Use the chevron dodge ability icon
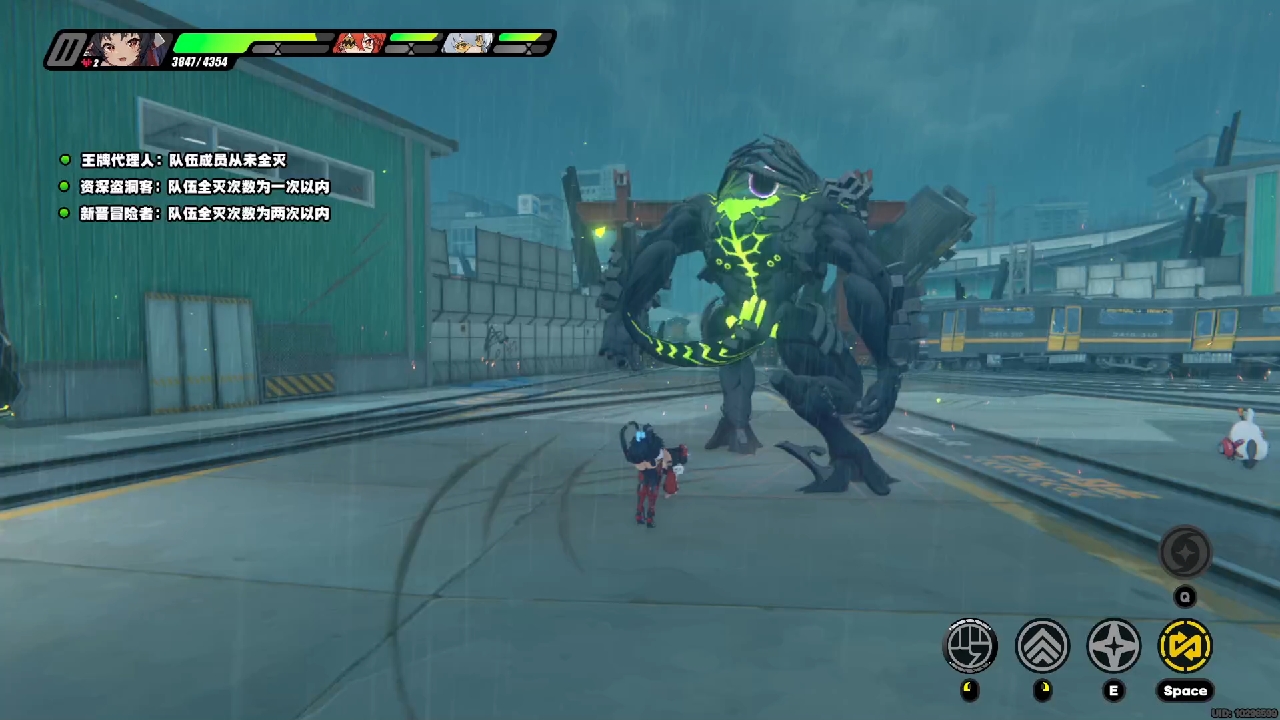 pyautogui.click(x=1042, y=646)
